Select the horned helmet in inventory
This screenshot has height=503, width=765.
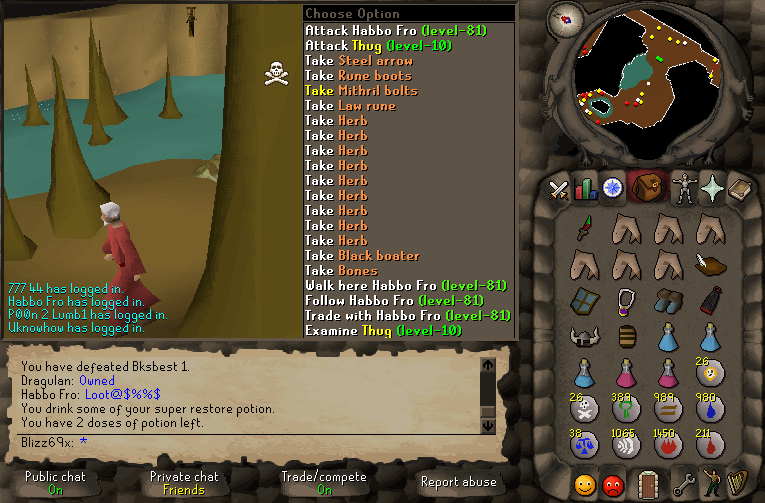(x=584, y=336)
